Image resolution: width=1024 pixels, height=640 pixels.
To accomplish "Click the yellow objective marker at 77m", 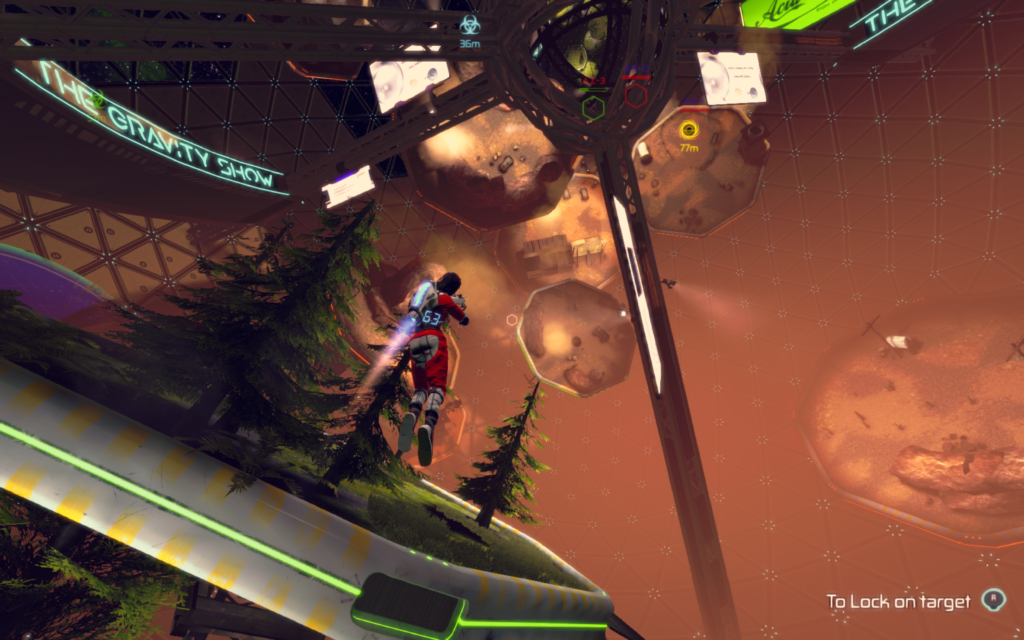I will pyautogui.click(x=688, y=129).
